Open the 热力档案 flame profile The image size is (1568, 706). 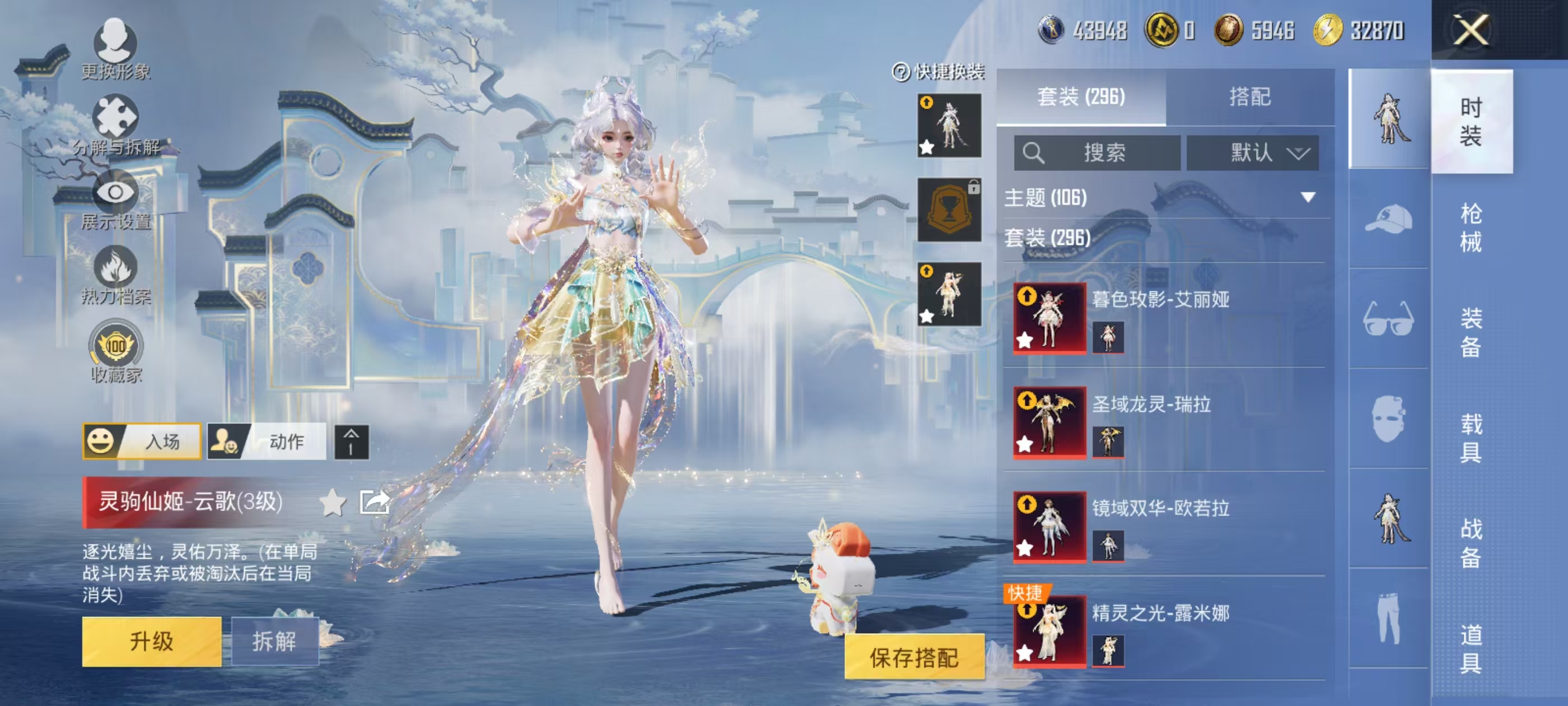(x=115, y=275)
